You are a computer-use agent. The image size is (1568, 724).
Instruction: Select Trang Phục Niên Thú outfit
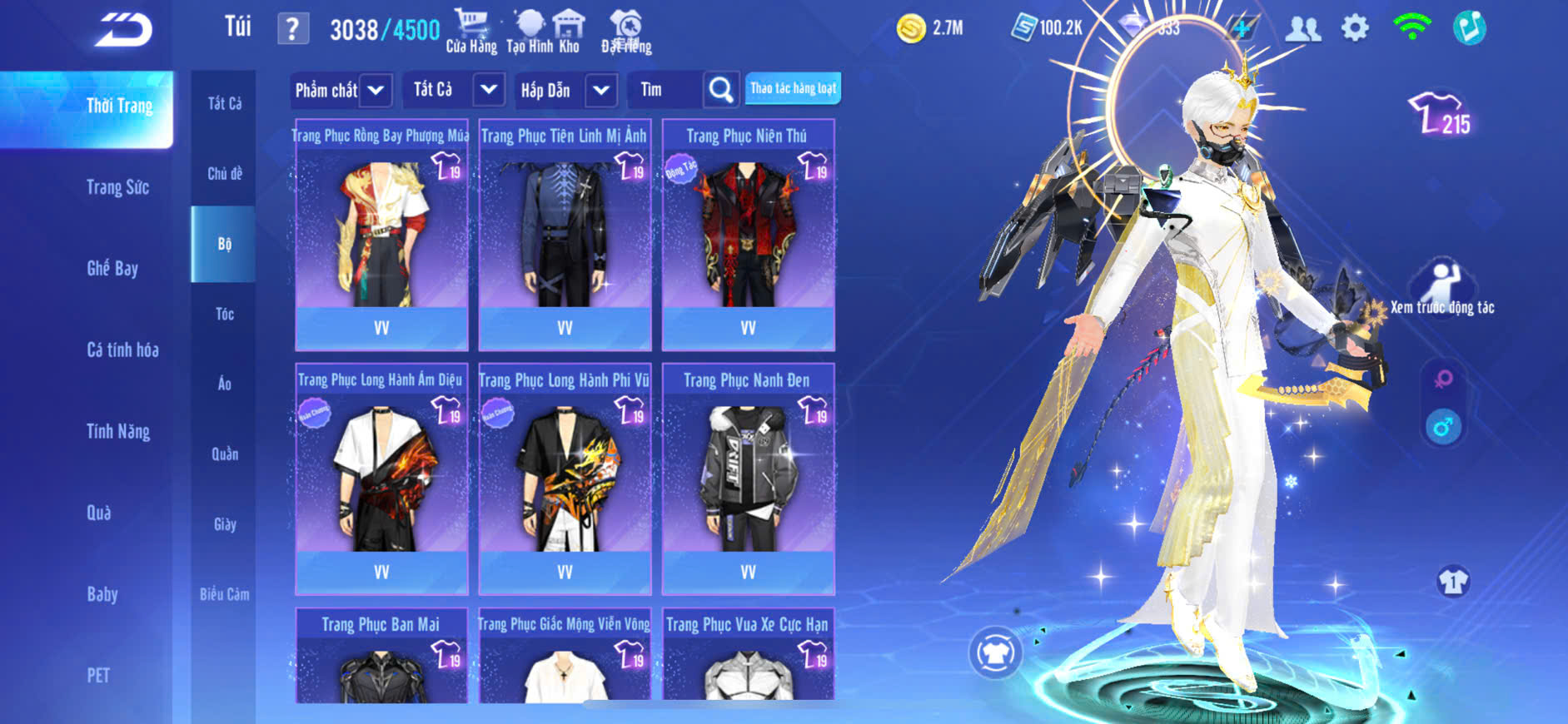[748, 235]
